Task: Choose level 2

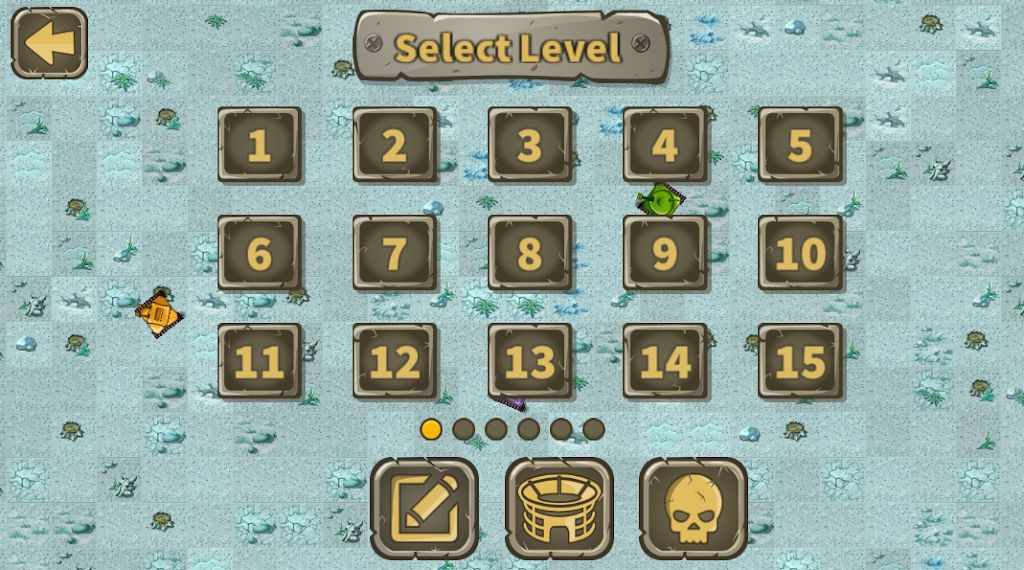Action: coord(395,145)
